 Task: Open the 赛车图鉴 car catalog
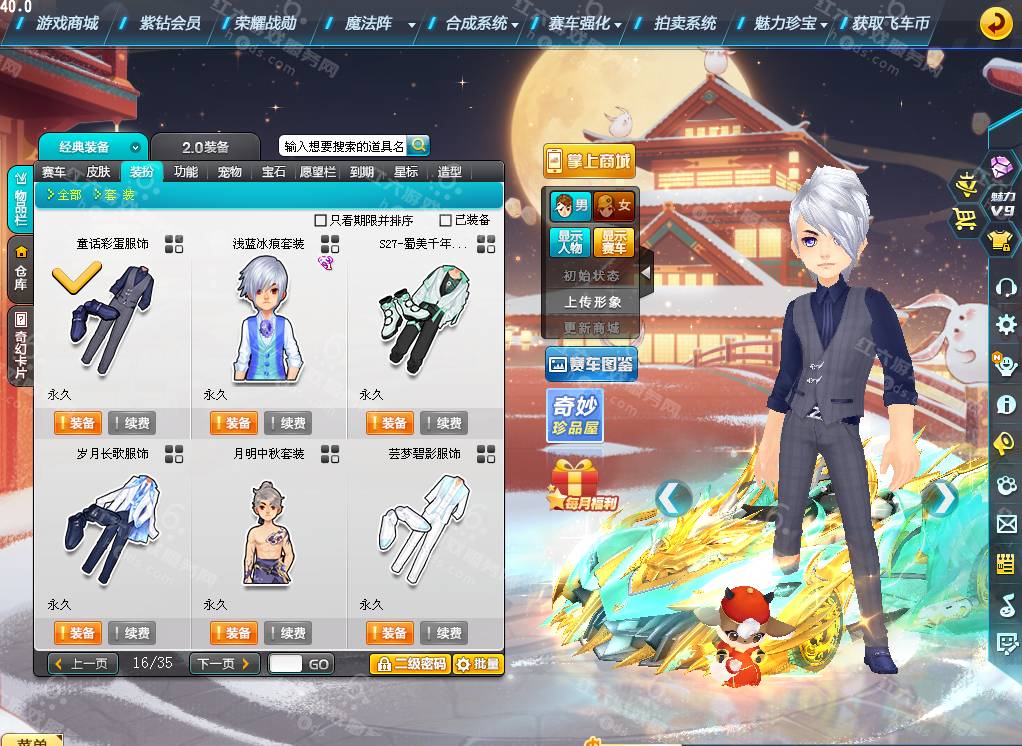pyautogui.click(x=591, y=365)
